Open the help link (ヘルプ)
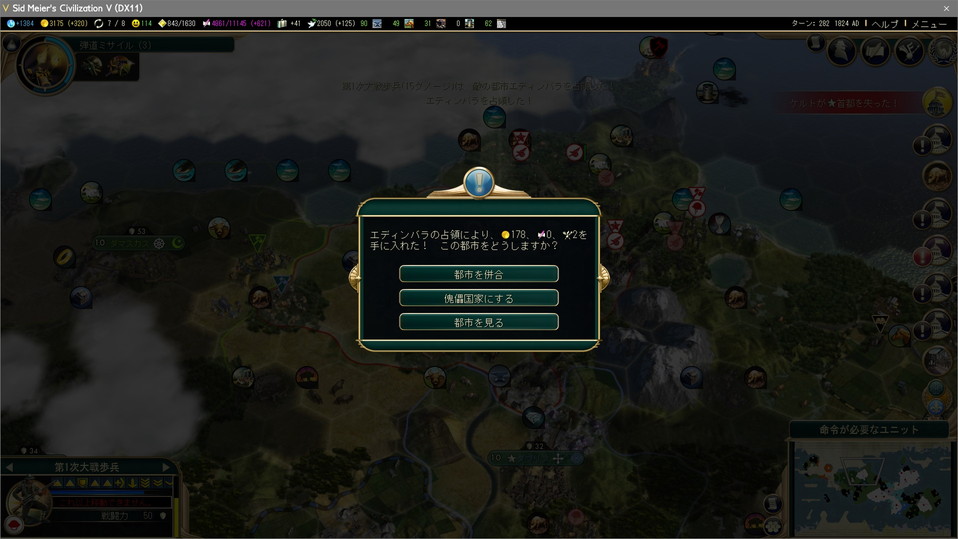The height and width of the screenshot is (539, 958). point(885,23)
